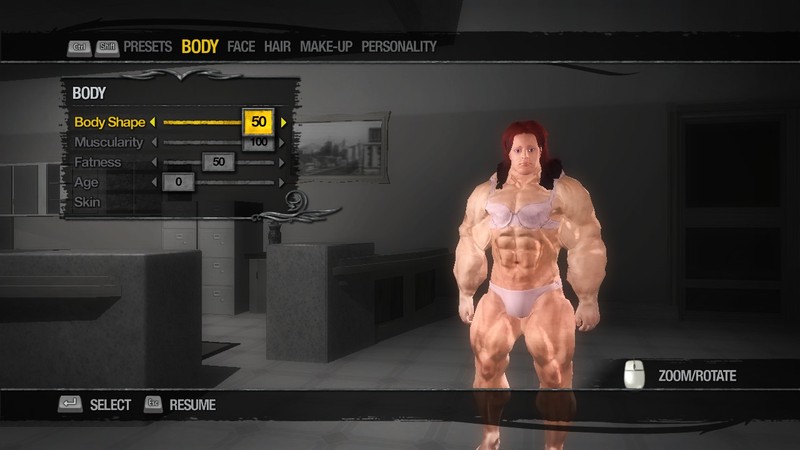The image size is (800, 450).
Task: Click the Body Shape slider handle
Action: click(x=258, y=122)
